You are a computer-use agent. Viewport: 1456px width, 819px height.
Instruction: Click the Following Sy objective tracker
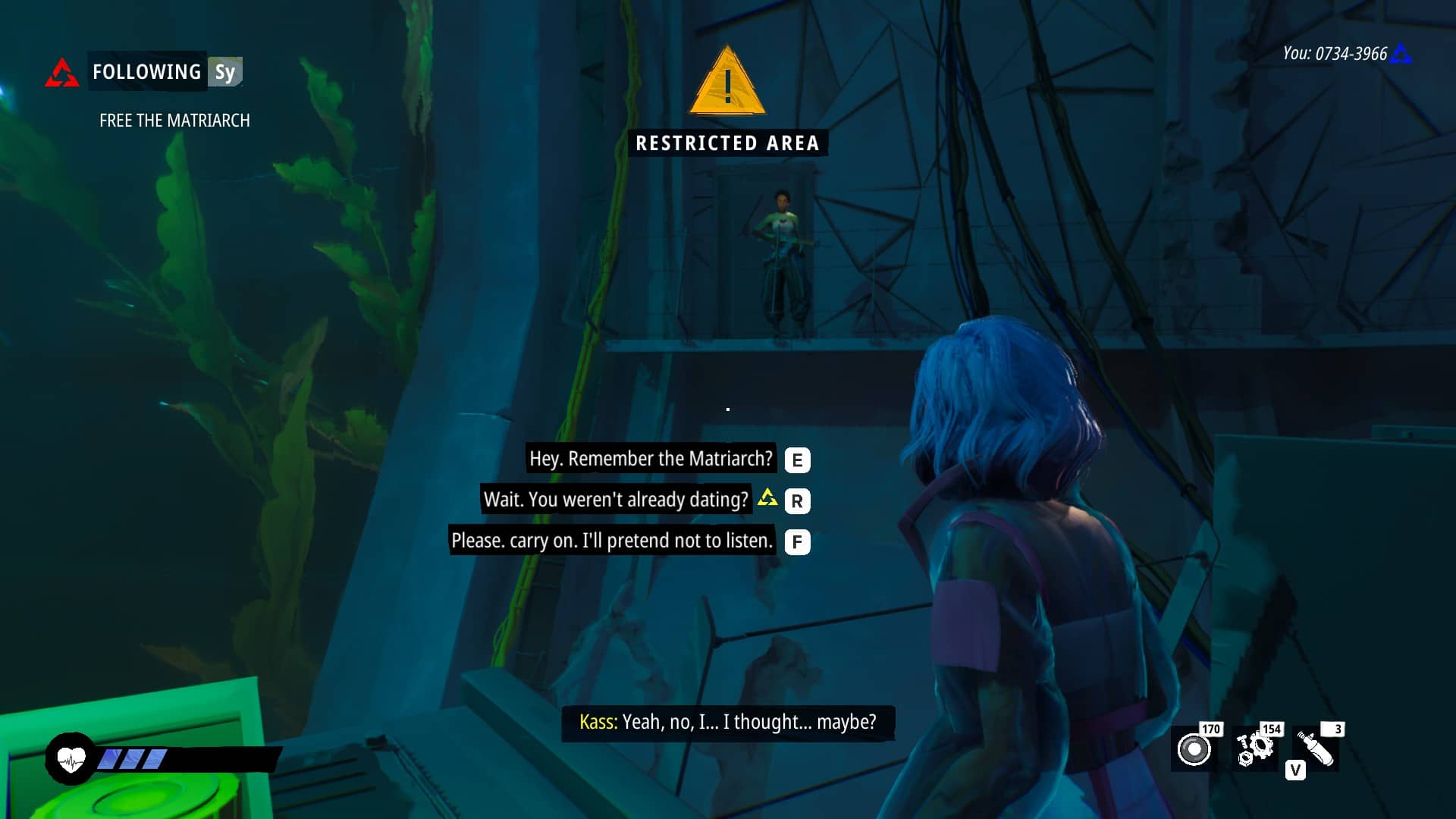(165, 72)
